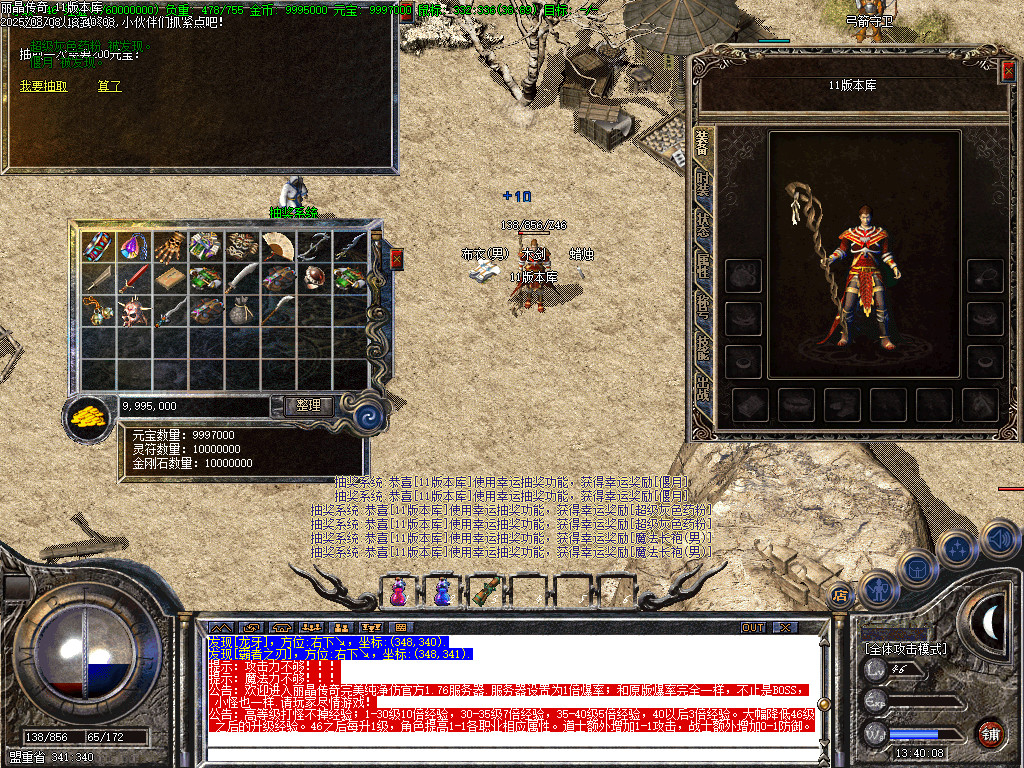Close the character equipment panel

pyautogui.click(x=1008, y=69)
